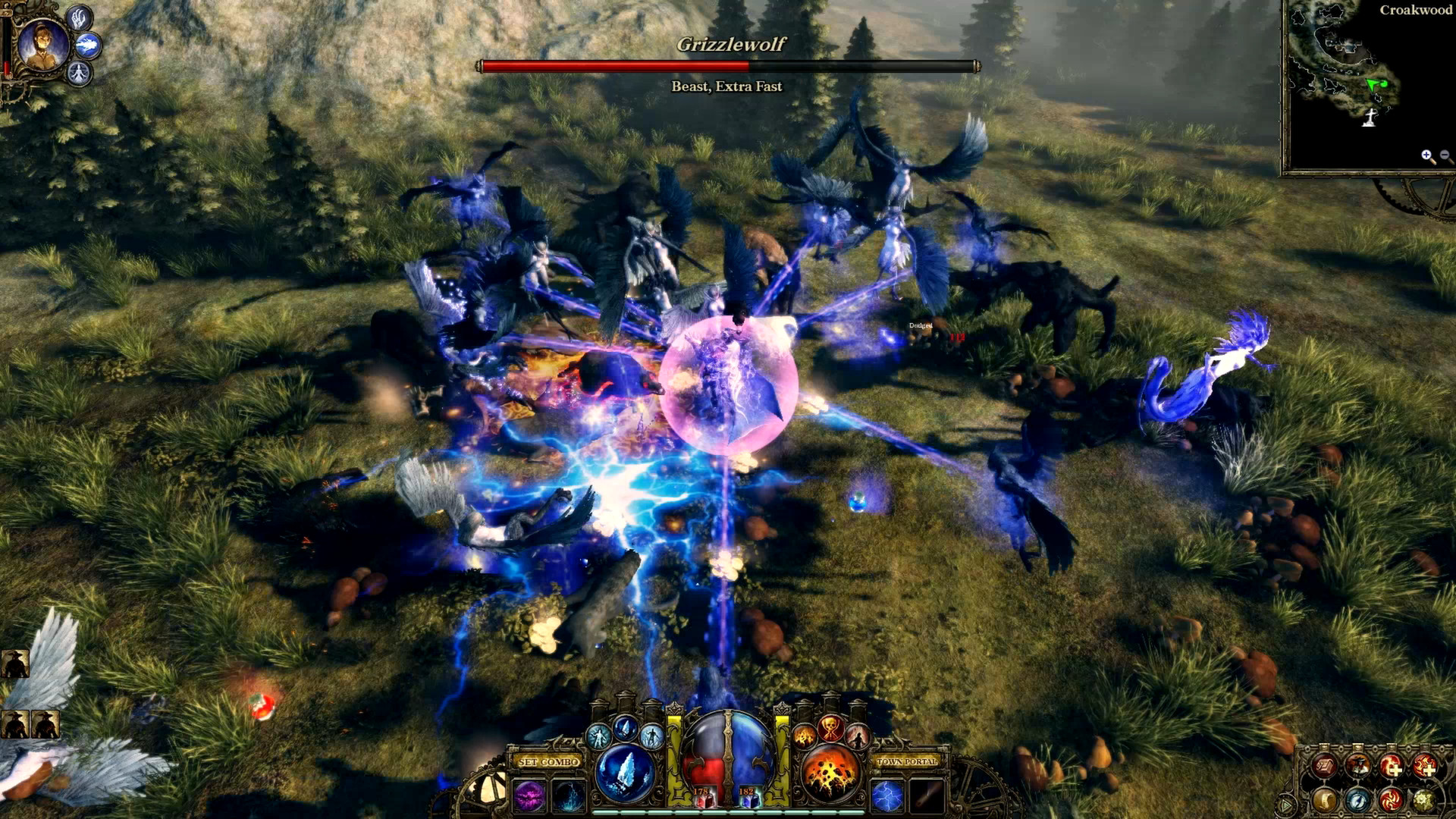The image size is (1456, 819).
Task: Toggle the ghost hand companion stance
Action: 79,19
